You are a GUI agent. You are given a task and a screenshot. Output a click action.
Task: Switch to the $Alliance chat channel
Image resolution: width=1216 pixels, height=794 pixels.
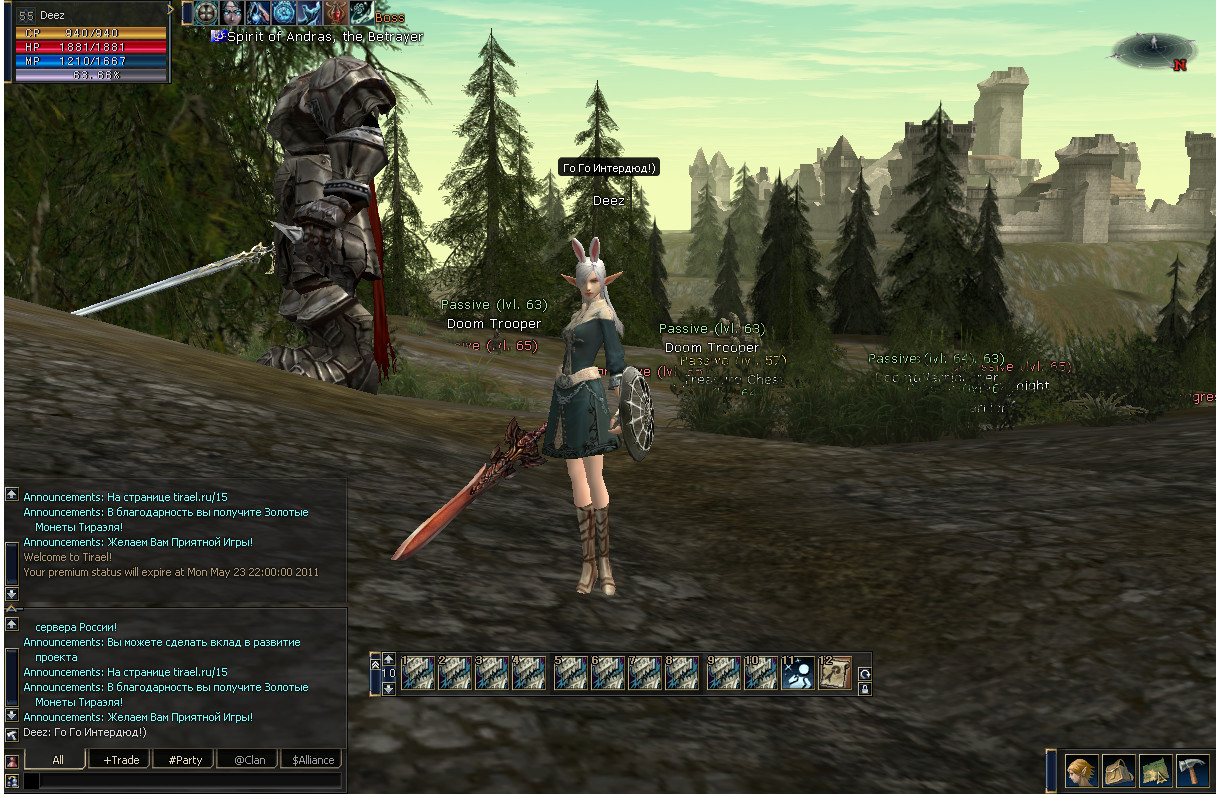click(x=313, y=760)
